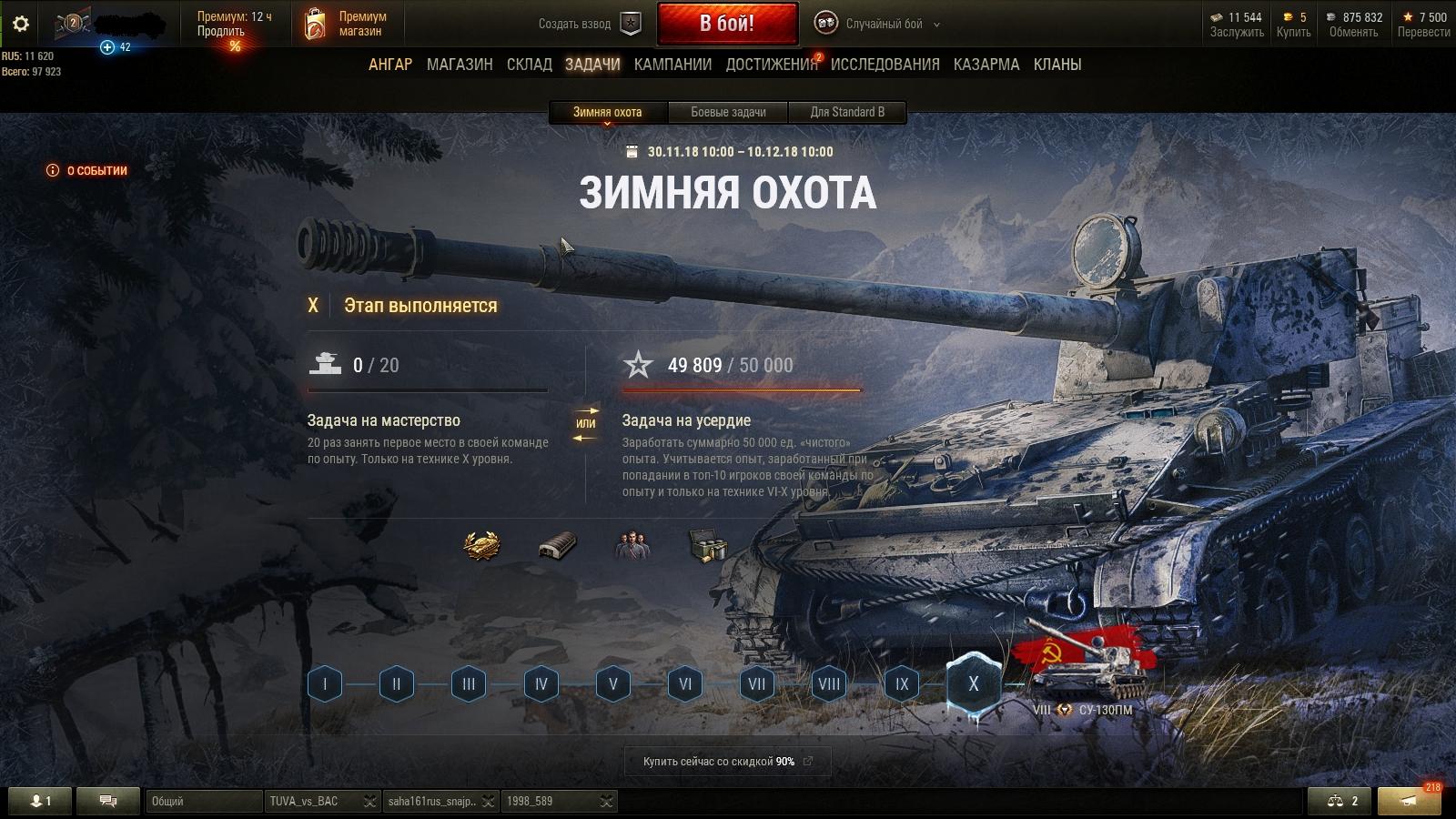Select stage V on progress chain

click(x=612, y=683)
